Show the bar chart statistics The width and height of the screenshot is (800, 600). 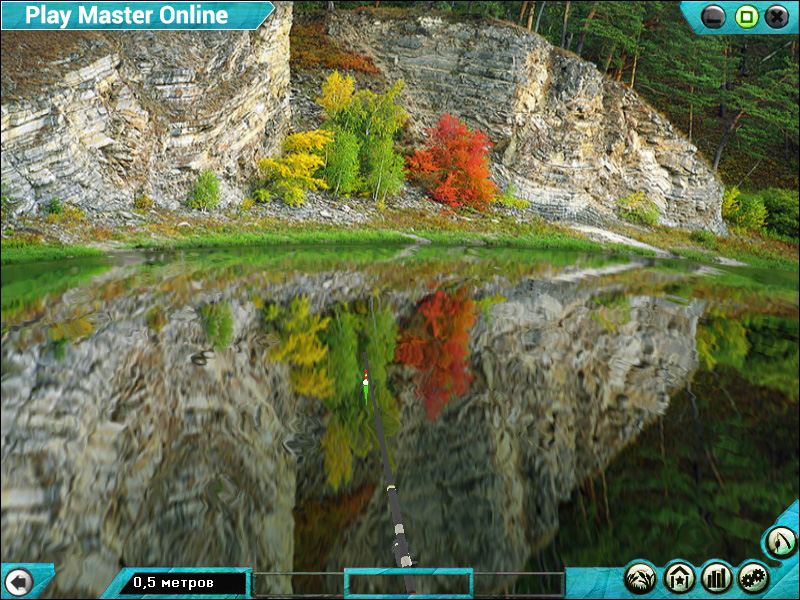717,577
